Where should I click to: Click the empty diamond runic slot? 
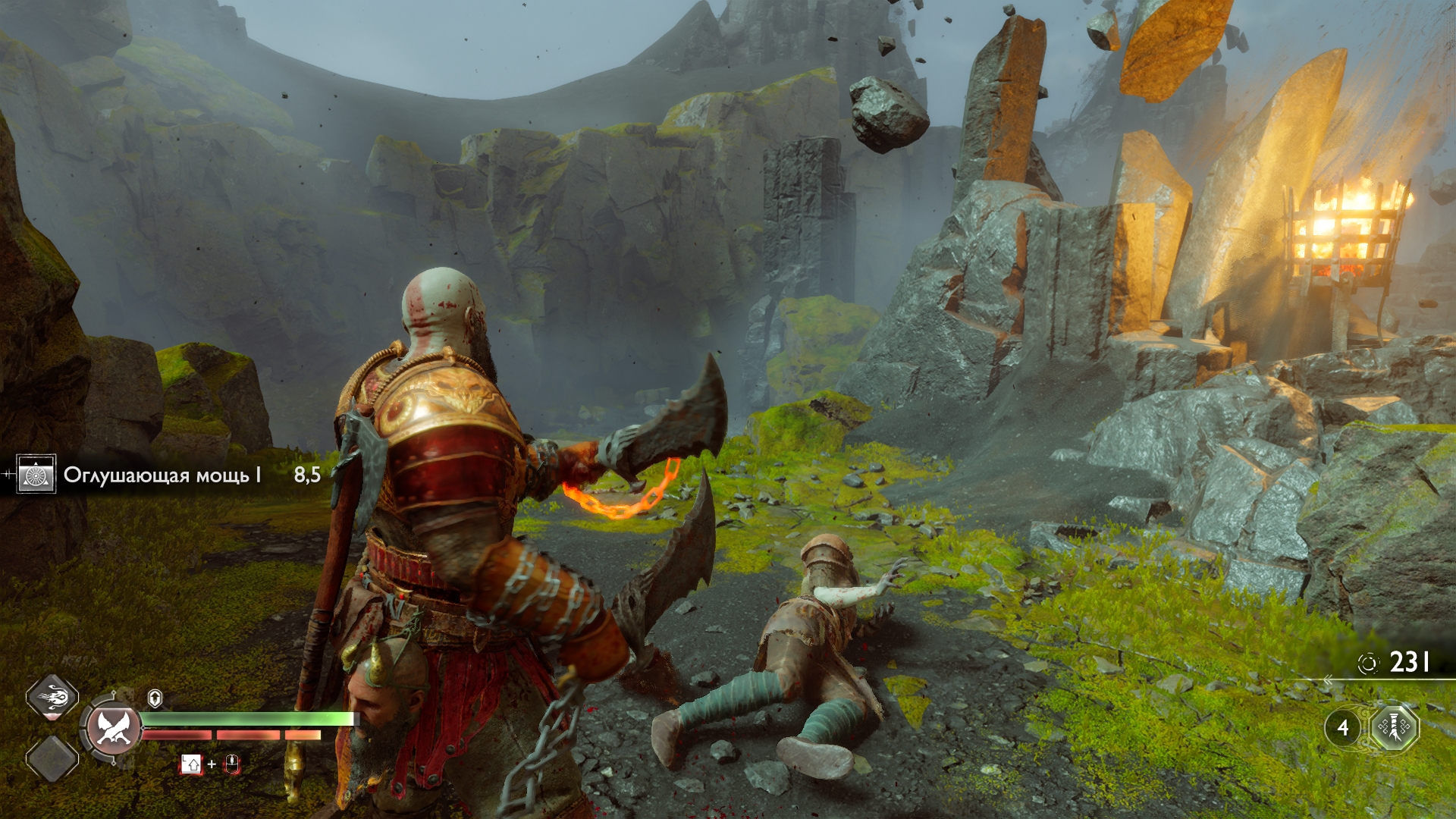pos(52,758)
